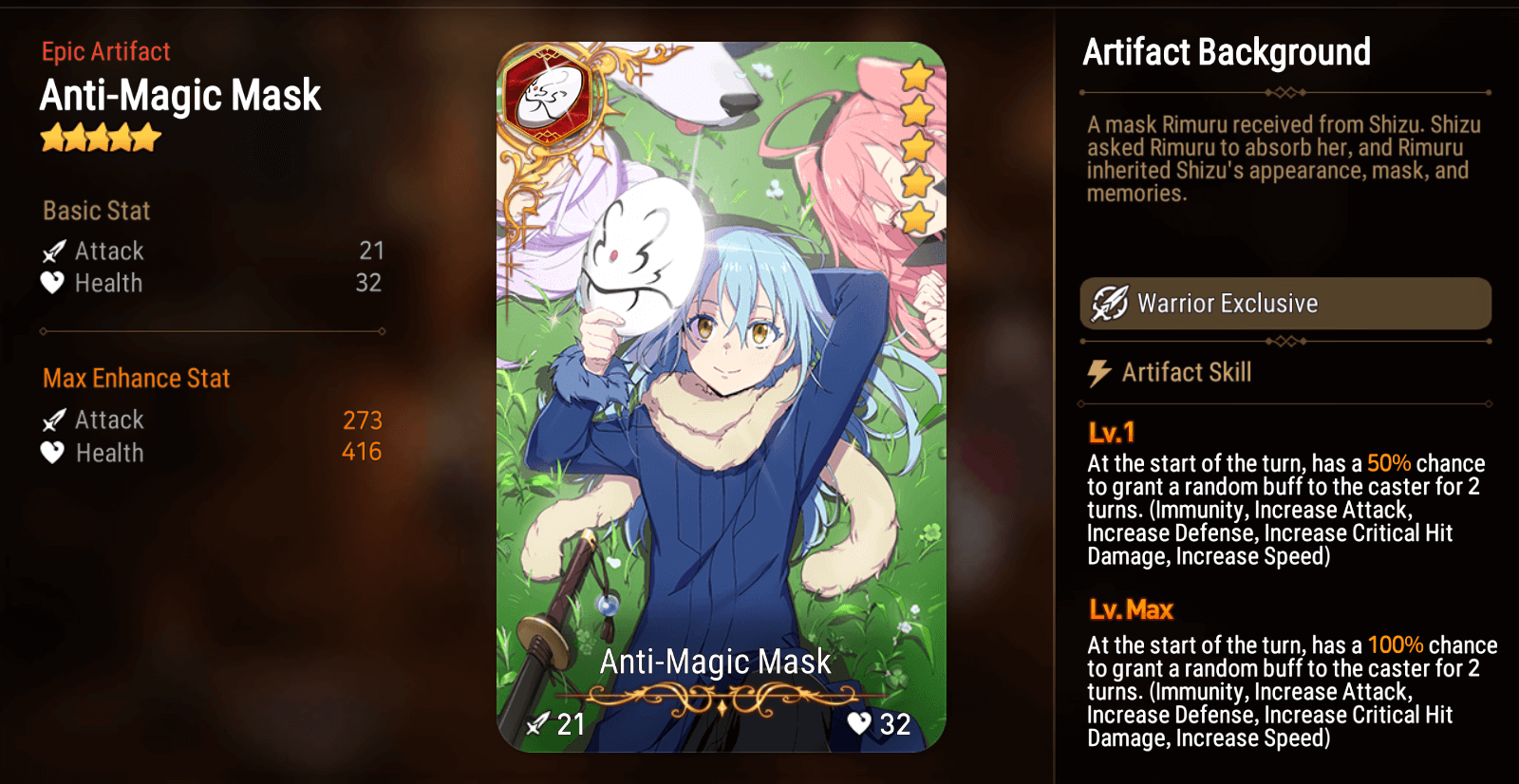Open the Artifact Background panel header

1227,53
